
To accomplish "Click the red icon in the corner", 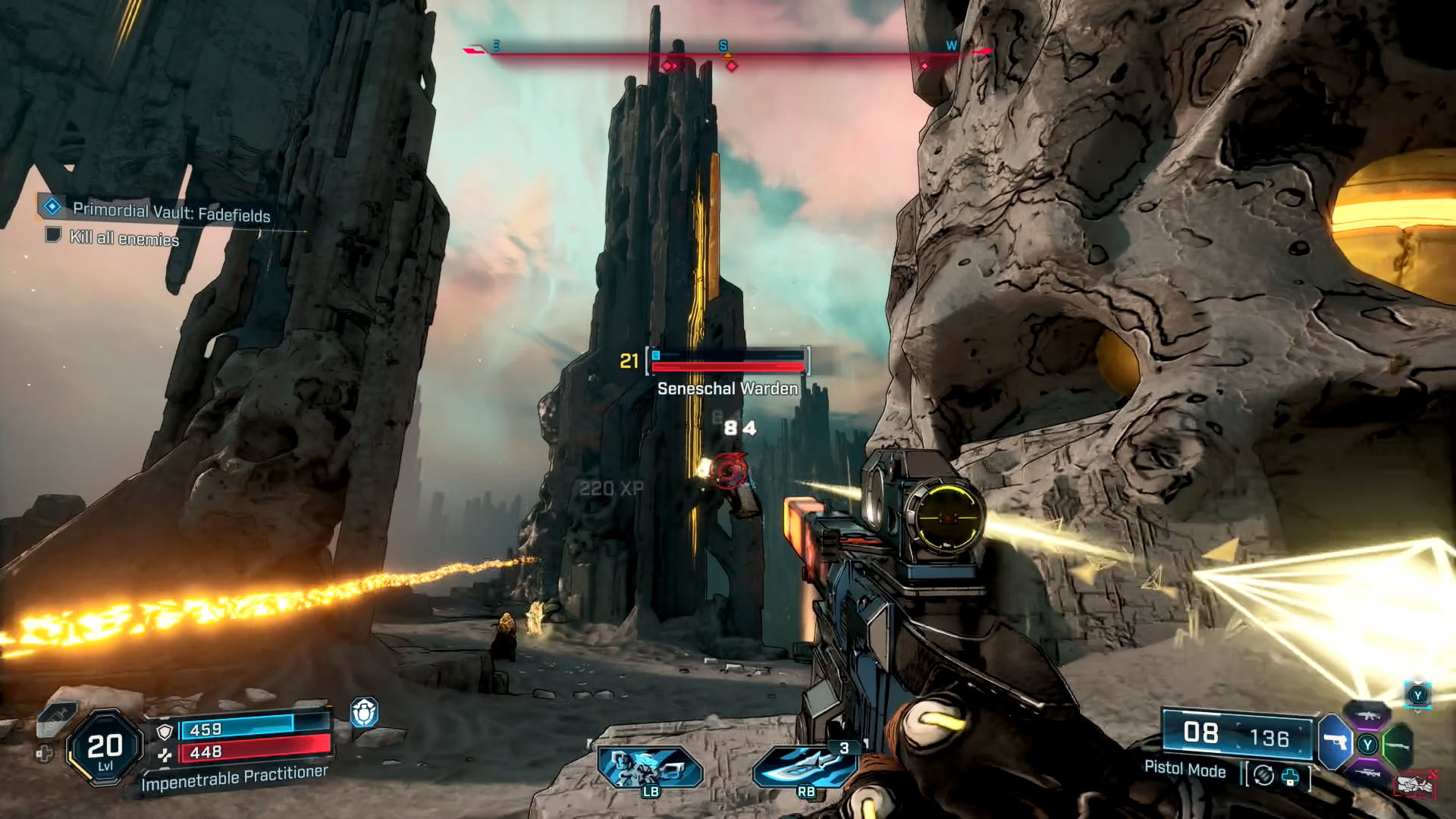I will click(1414, 784).
